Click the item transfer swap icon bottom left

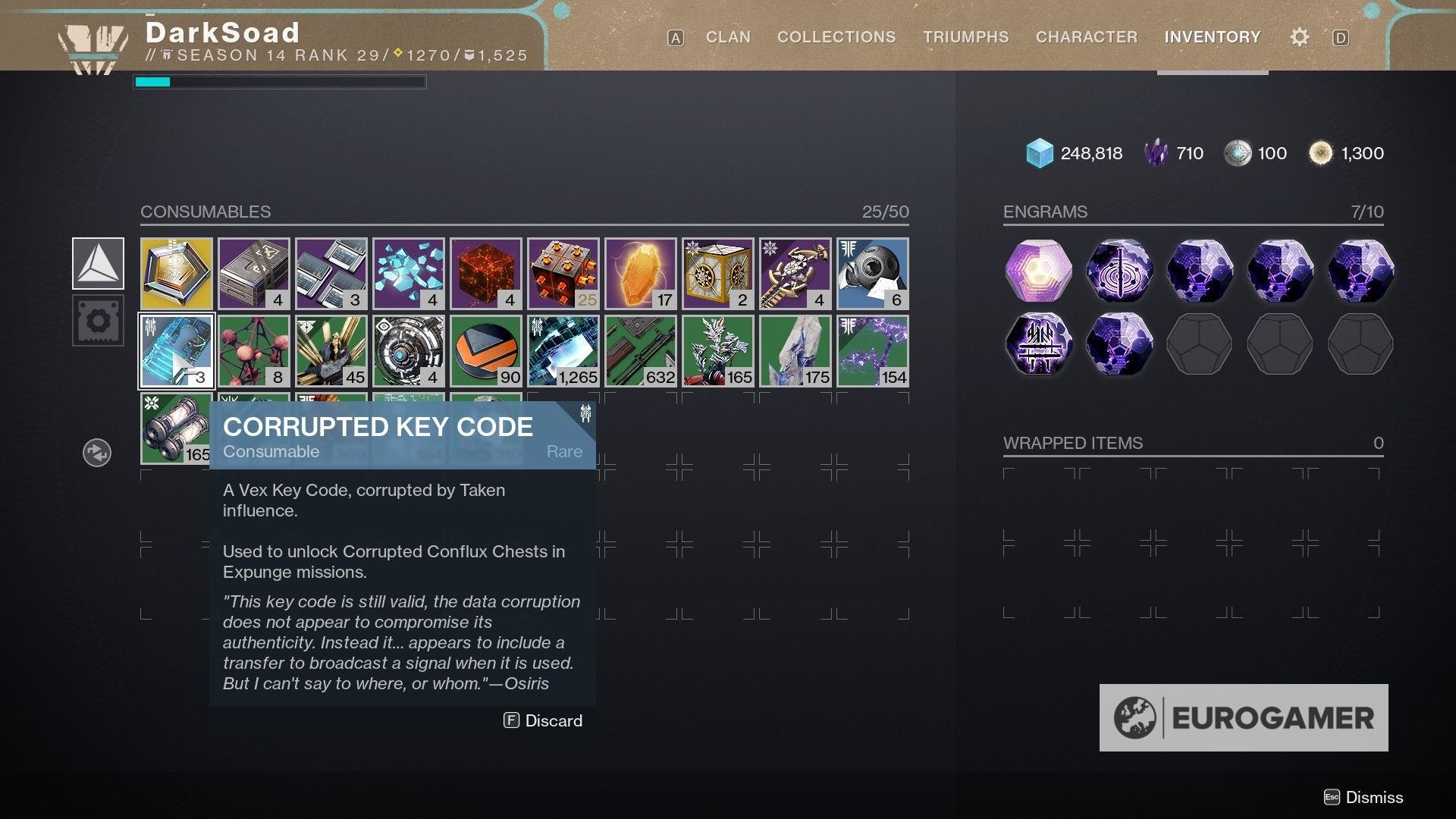(97, 452)
